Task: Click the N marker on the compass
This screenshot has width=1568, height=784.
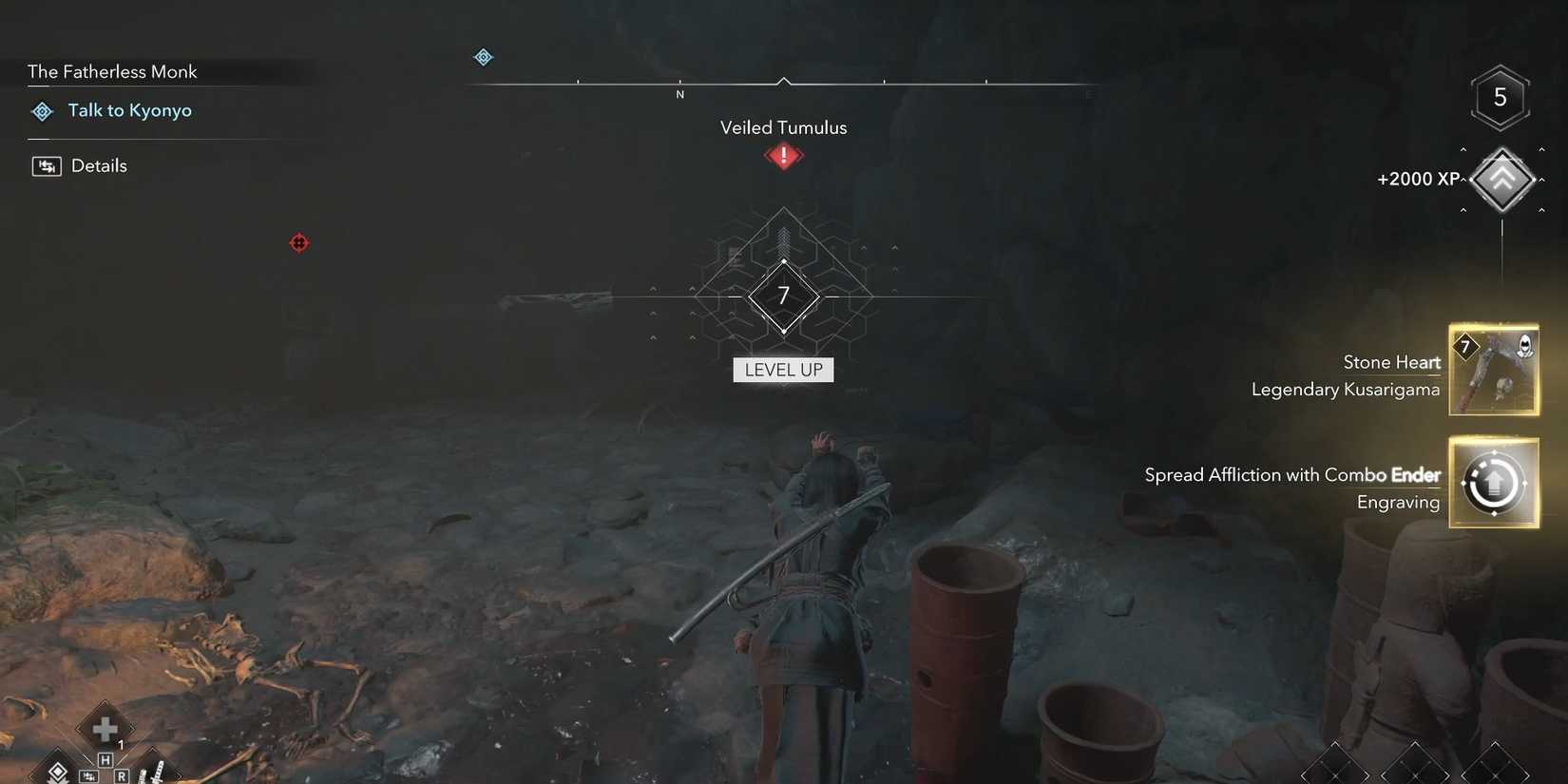Action: click(679, 94)
